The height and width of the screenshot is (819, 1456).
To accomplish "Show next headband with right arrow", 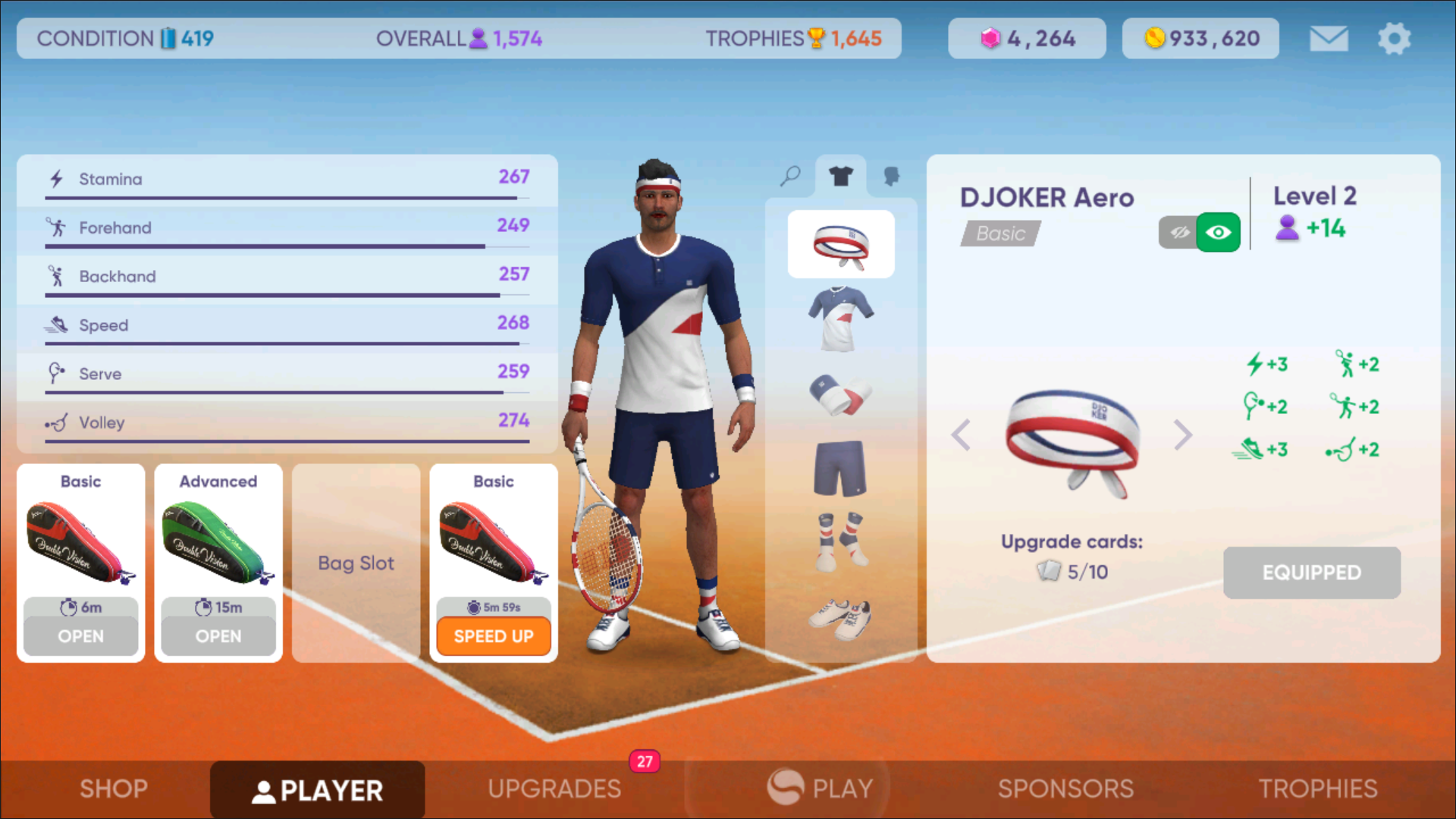I will point(1182,435).
